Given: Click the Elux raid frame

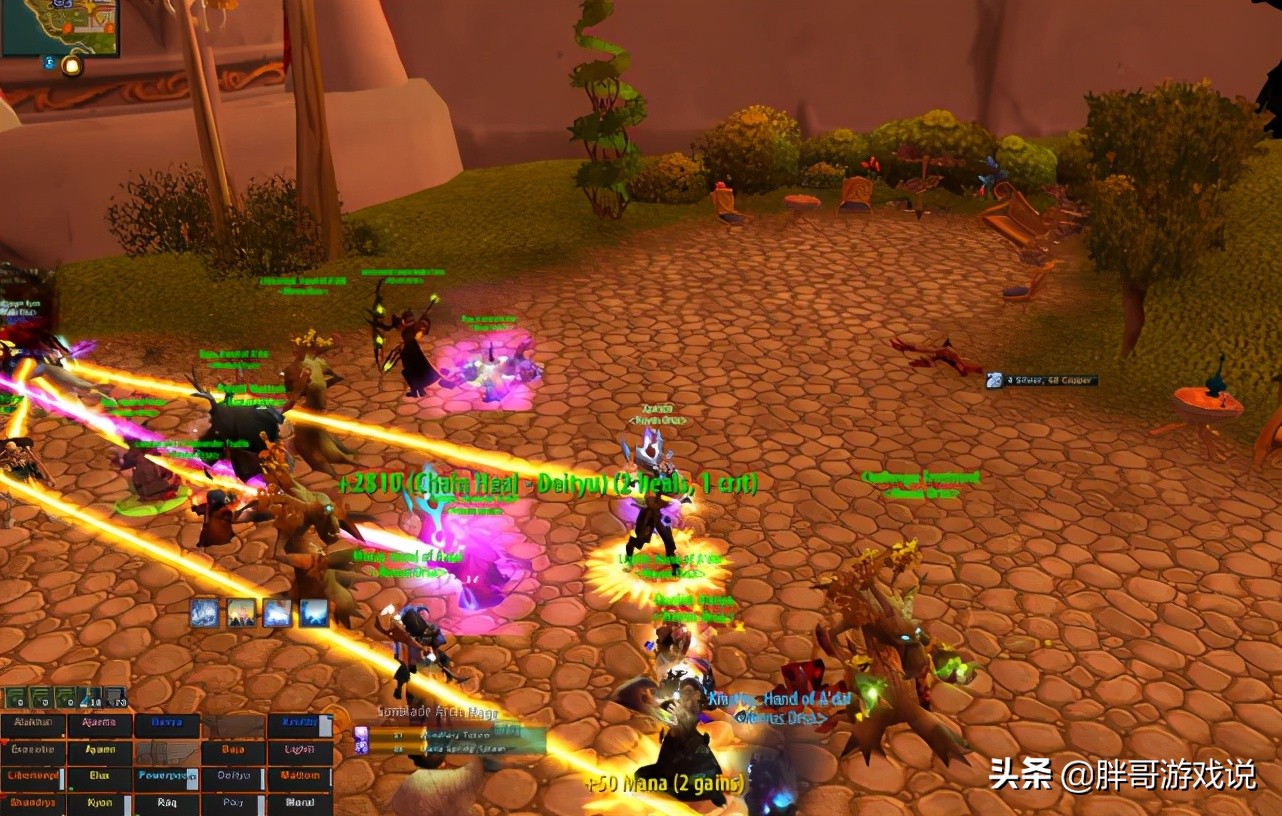Looking at the screenshot, I should pyautogui.click(x=99, y=775).
